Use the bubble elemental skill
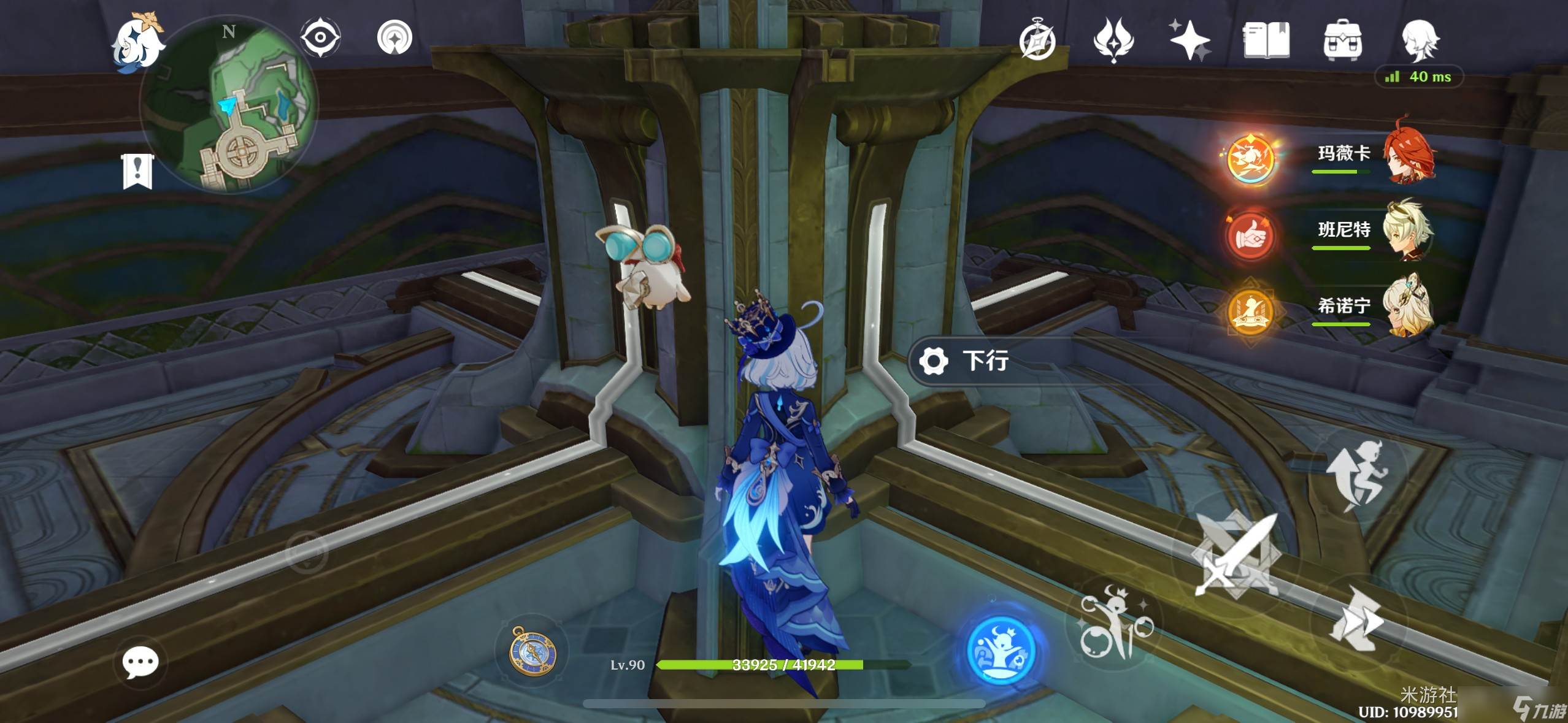1568x723 pixels. click(1114, 622)
